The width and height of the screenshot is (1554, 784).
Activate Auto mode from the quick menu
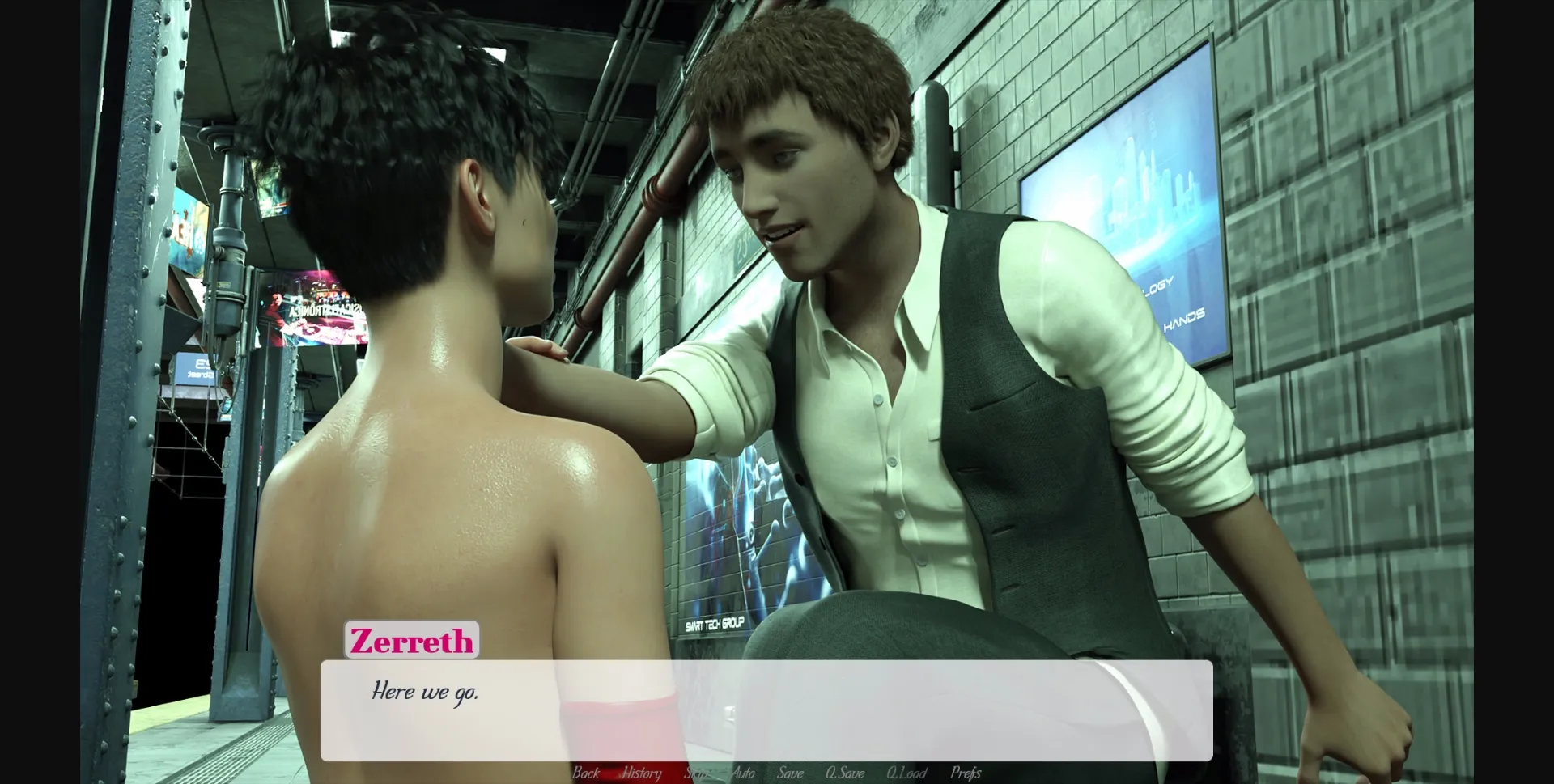pyautogui.click(x=744, y=773)
